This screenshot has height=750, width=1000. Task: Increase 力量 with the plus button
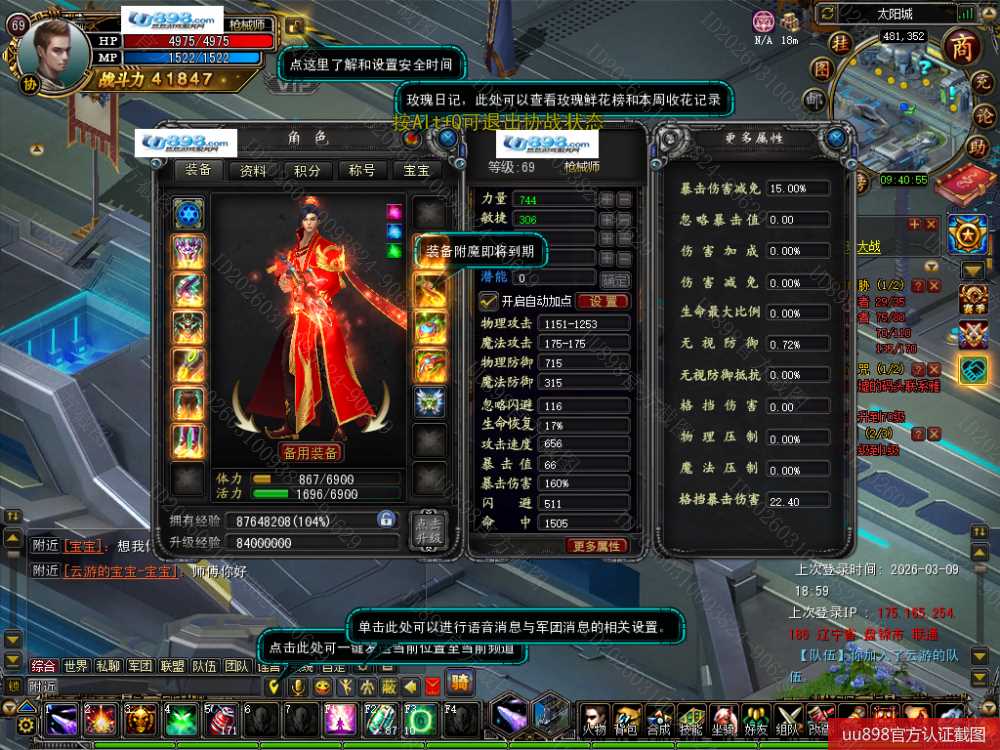point(606,199)
